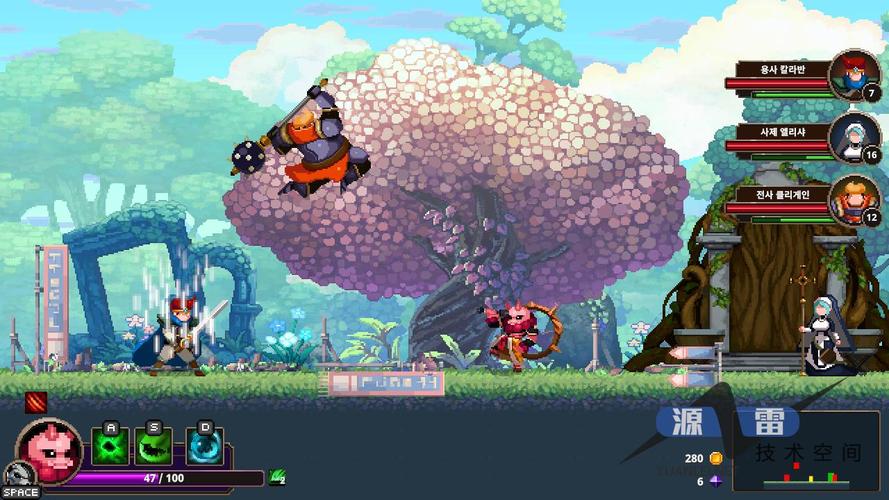889x500 pixels.
Task: Use the green slash skill icon
Action: click(155, 445)
